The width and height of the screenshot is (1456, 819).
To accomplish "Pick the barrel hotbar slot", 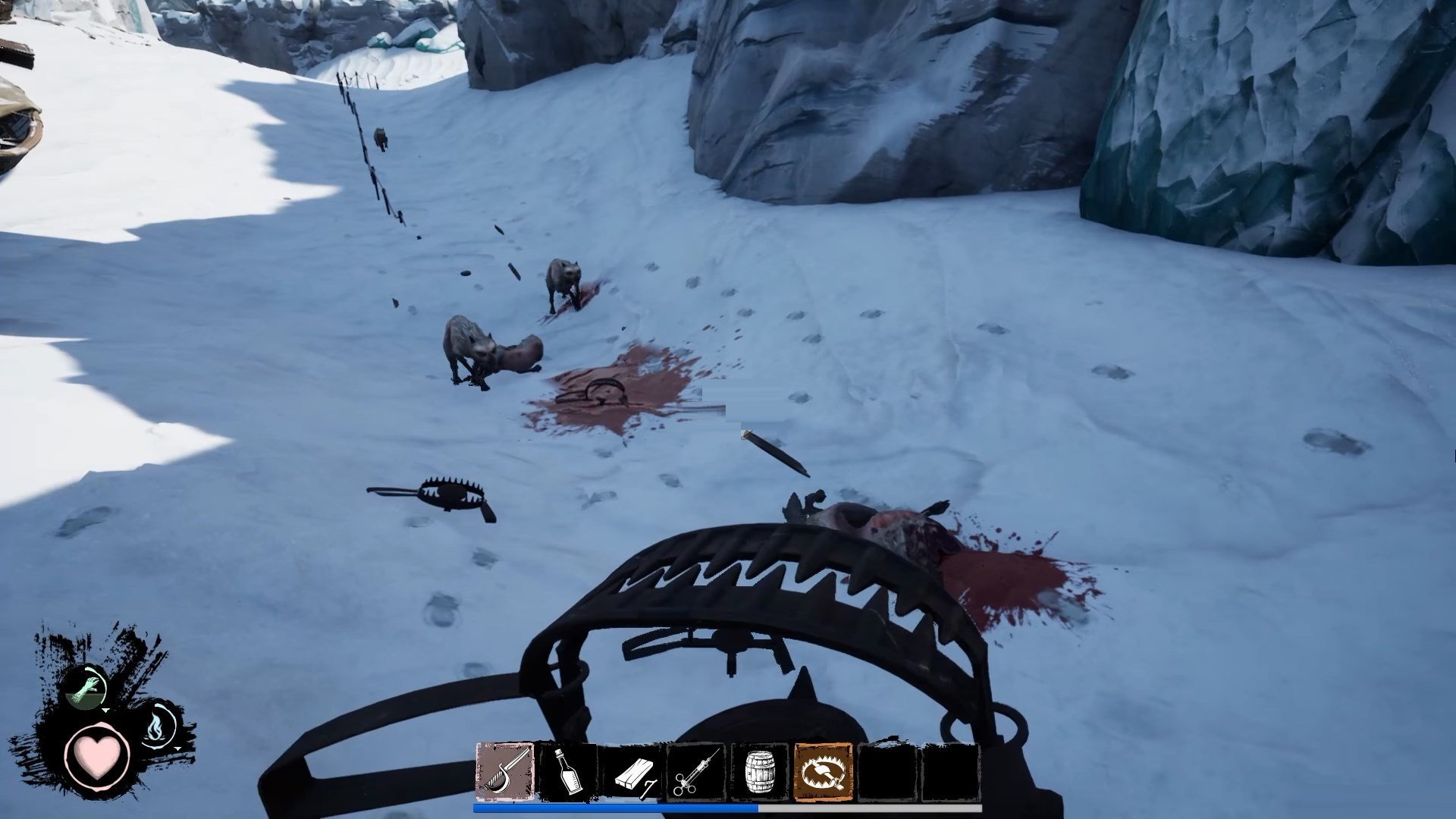I will pyautogui.click(x=760, y=771).
